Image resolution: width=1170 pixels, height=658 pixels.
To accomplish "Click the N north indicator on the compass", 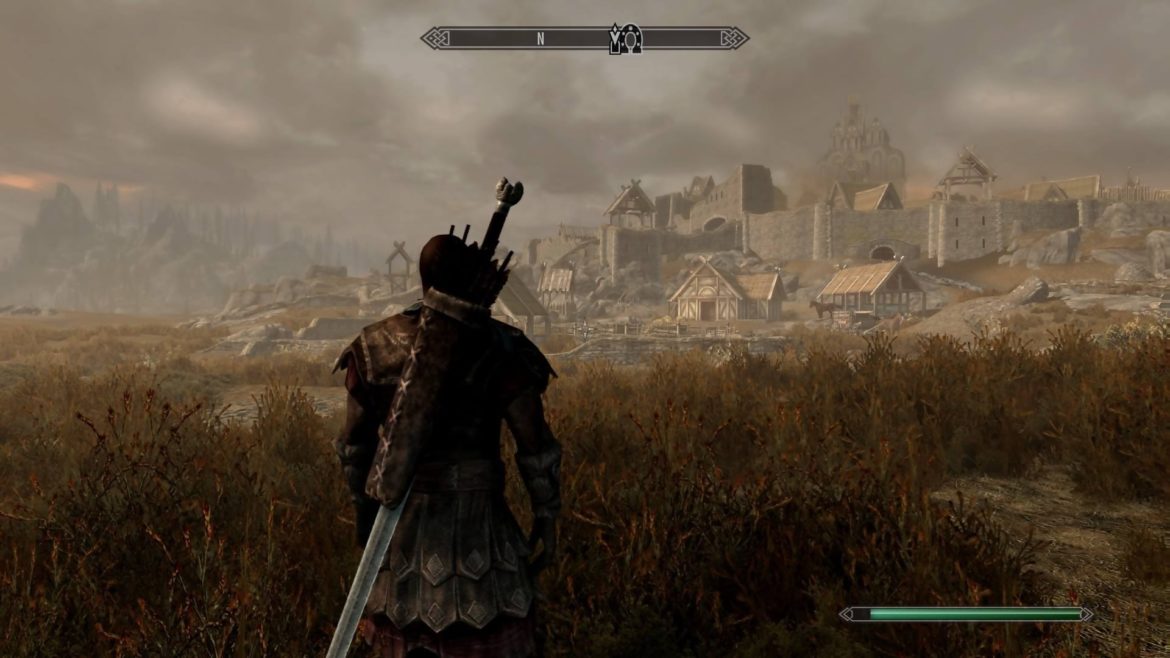I will point(540,39).
